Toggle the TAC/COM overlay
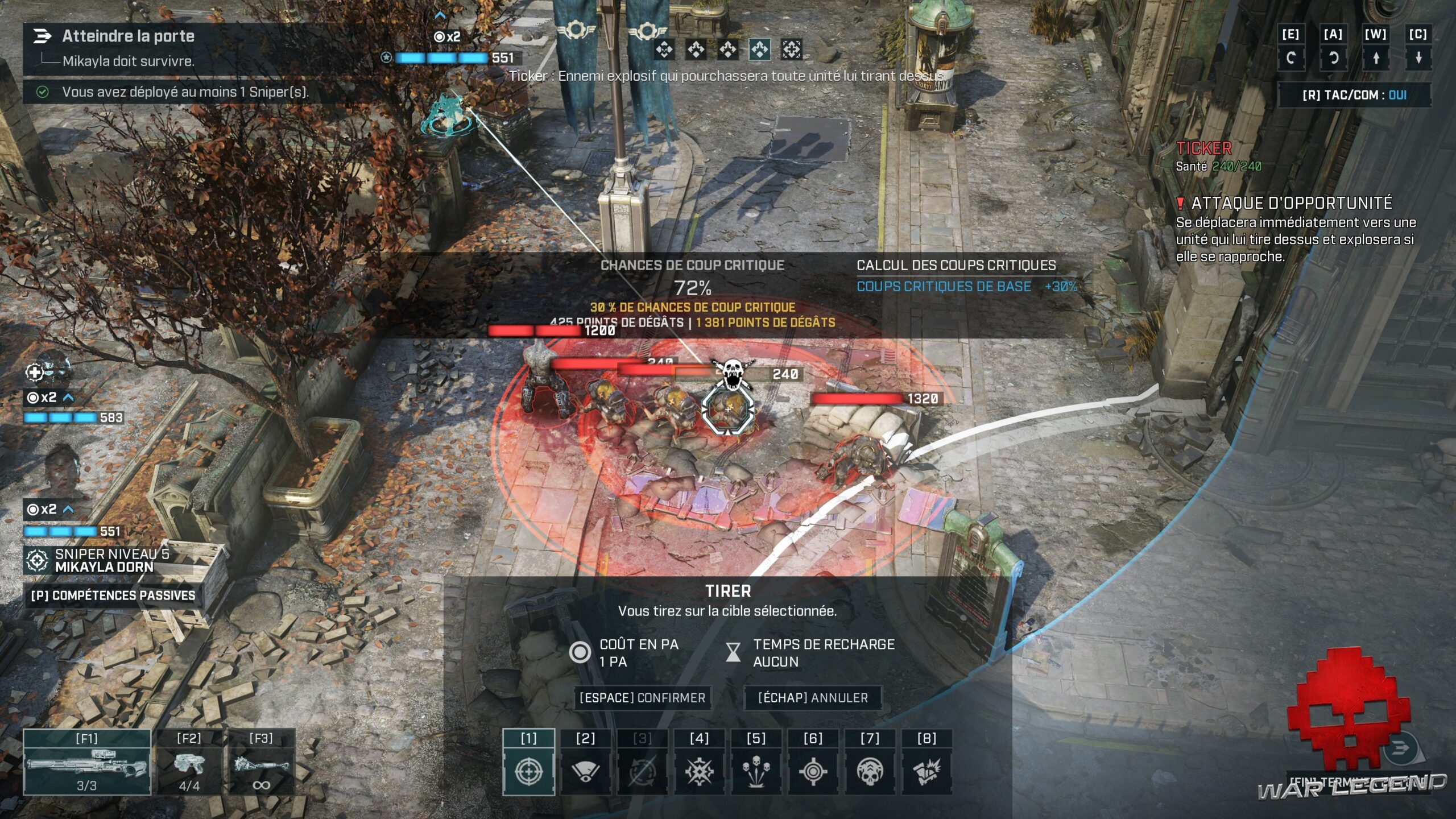The height and width of the screenshot is (819, 1456). (x=1354, y=95)
